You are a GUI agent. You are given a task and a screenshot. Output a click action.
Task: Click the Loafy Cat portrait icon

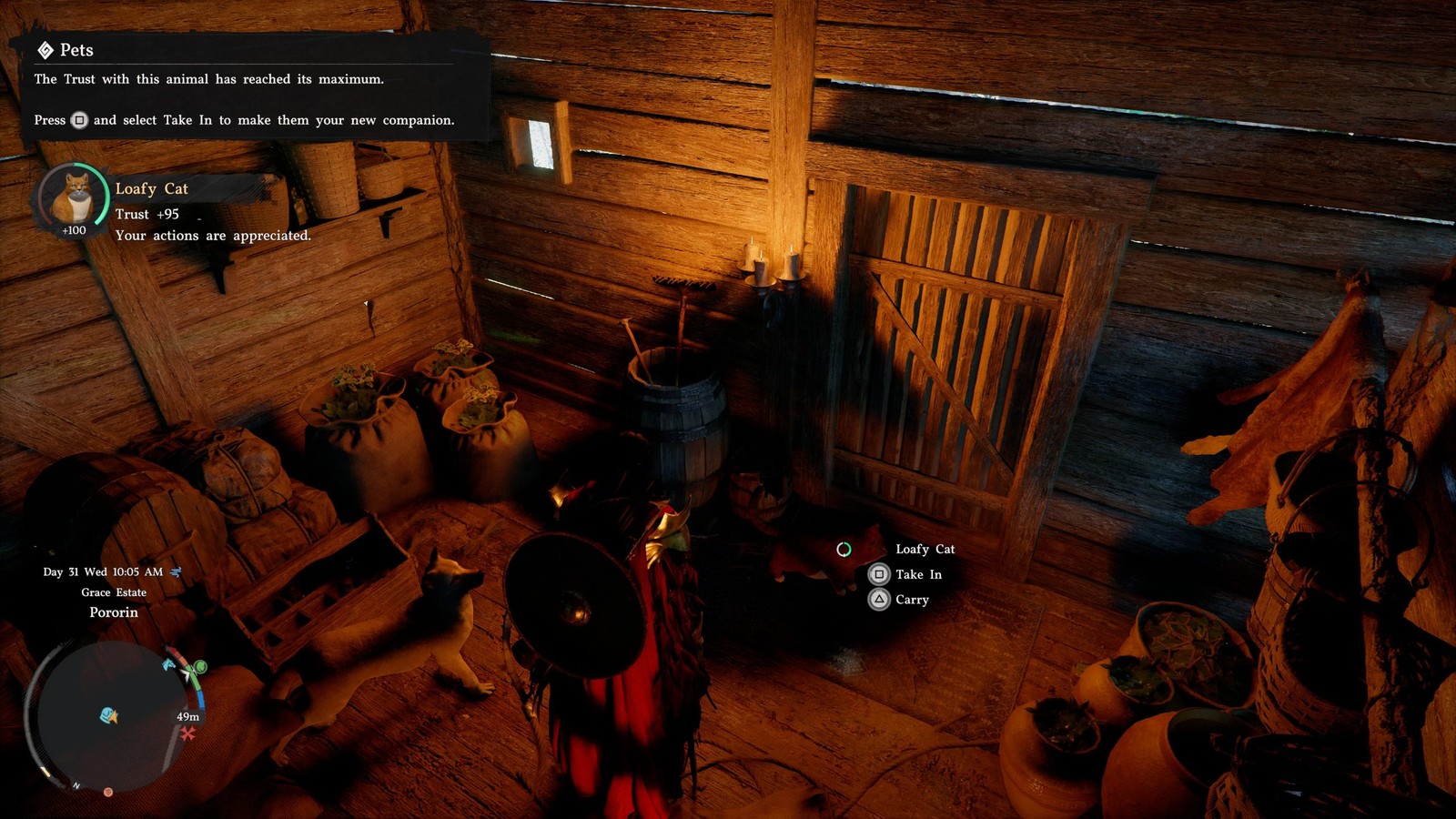[73, 197]
